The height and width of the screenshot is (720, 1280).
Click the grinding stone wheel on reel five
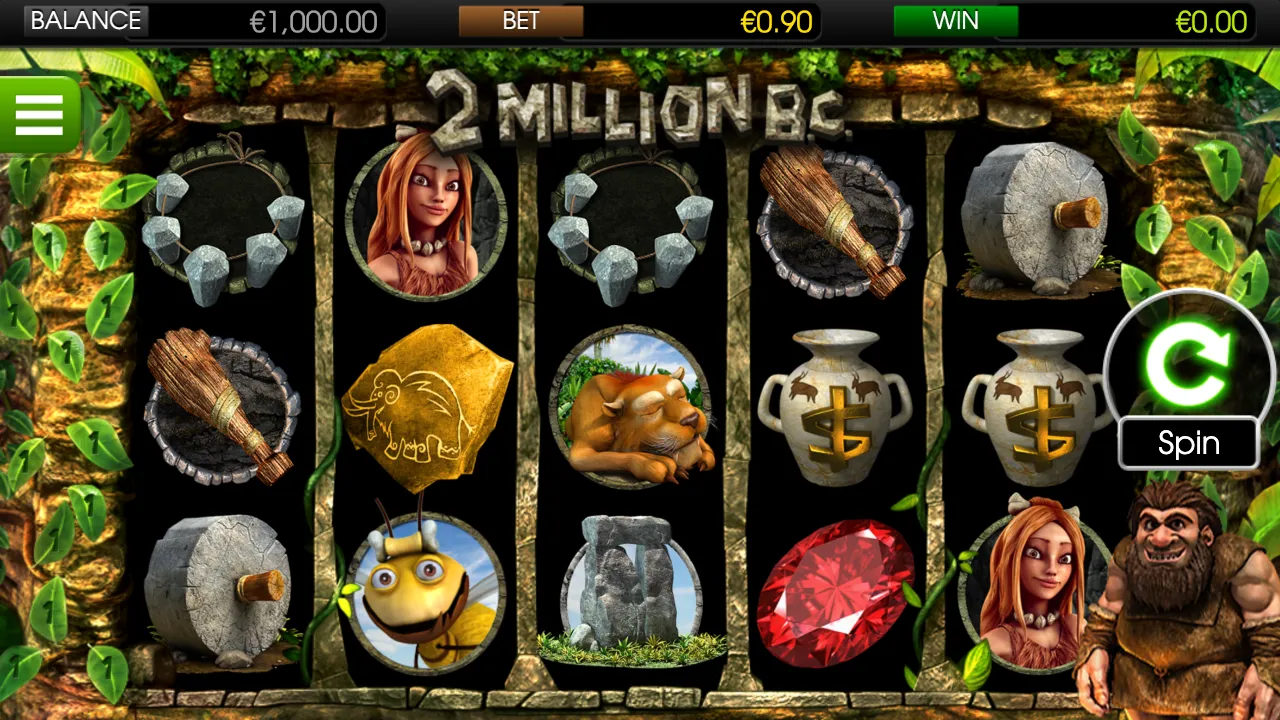(x=1035, y=215)
